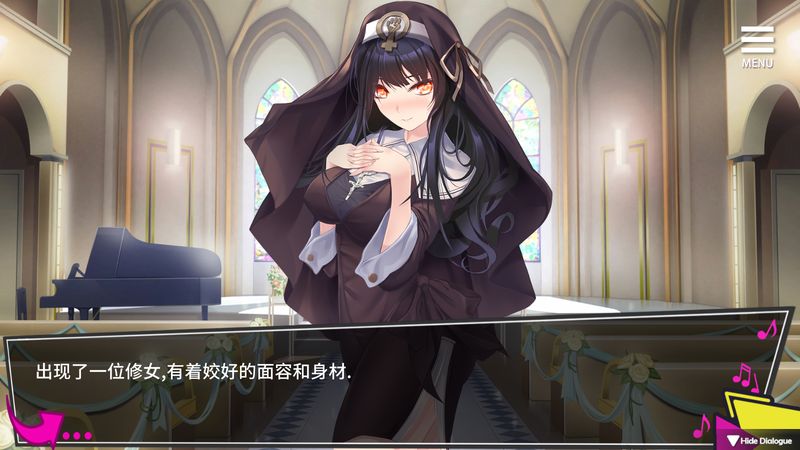Open the MENU in the top corner
Screen dimensions: 800x450
757,46
